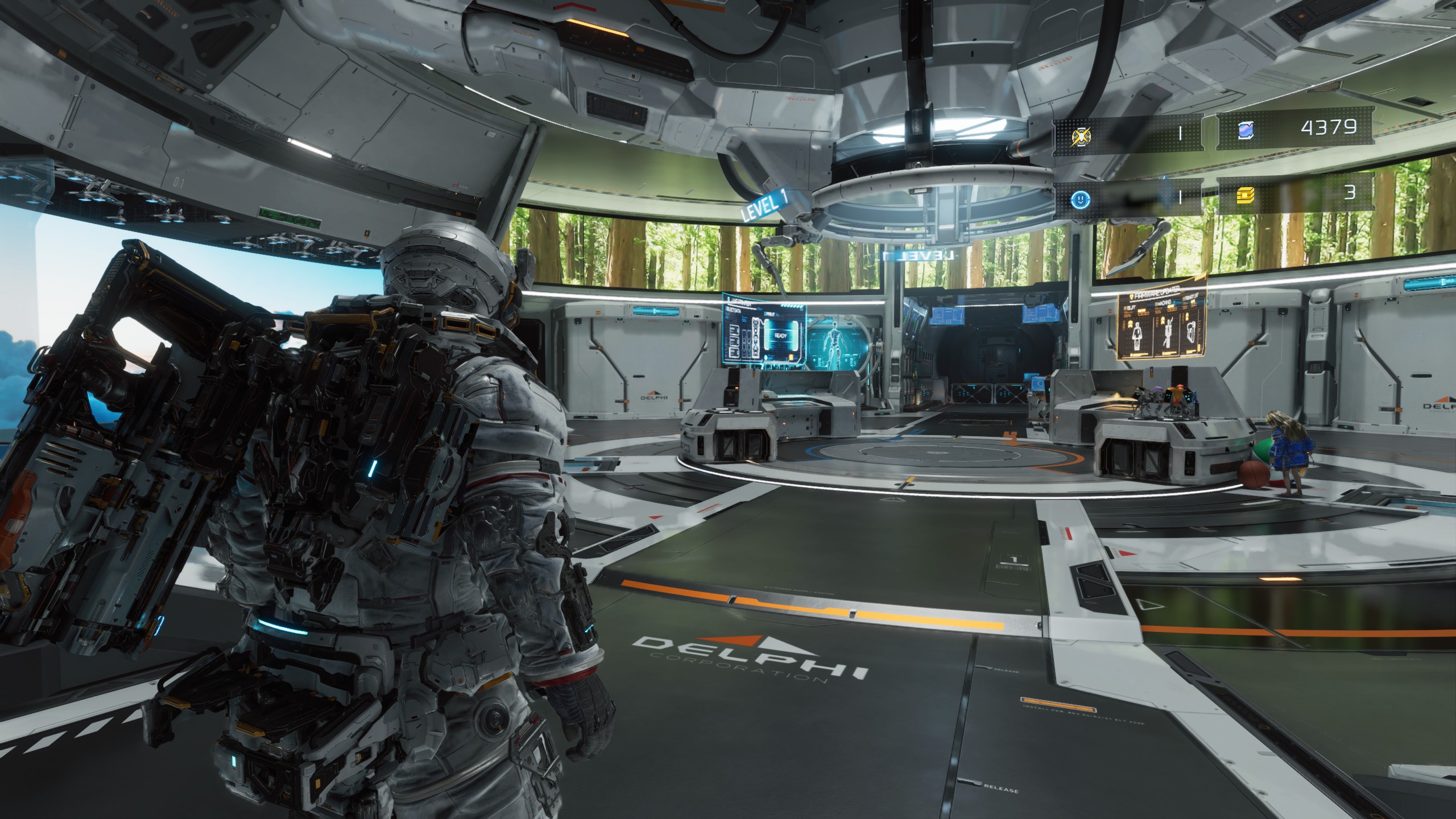Select the humanoid body scan hologram
The width and height of the screenshot is (1456, 819).
tap(834, 339)
